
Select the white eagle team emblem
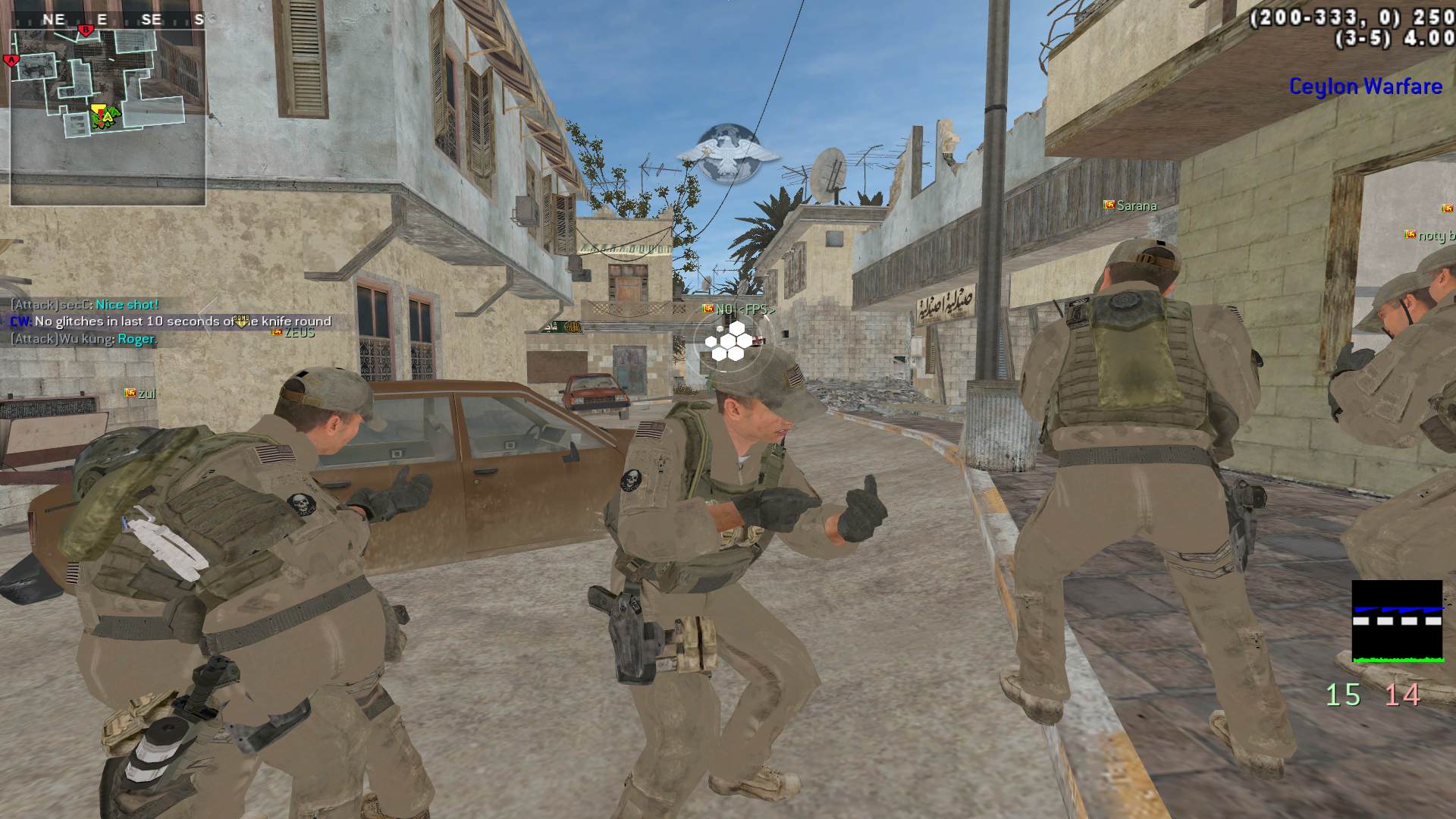(727, 154)
